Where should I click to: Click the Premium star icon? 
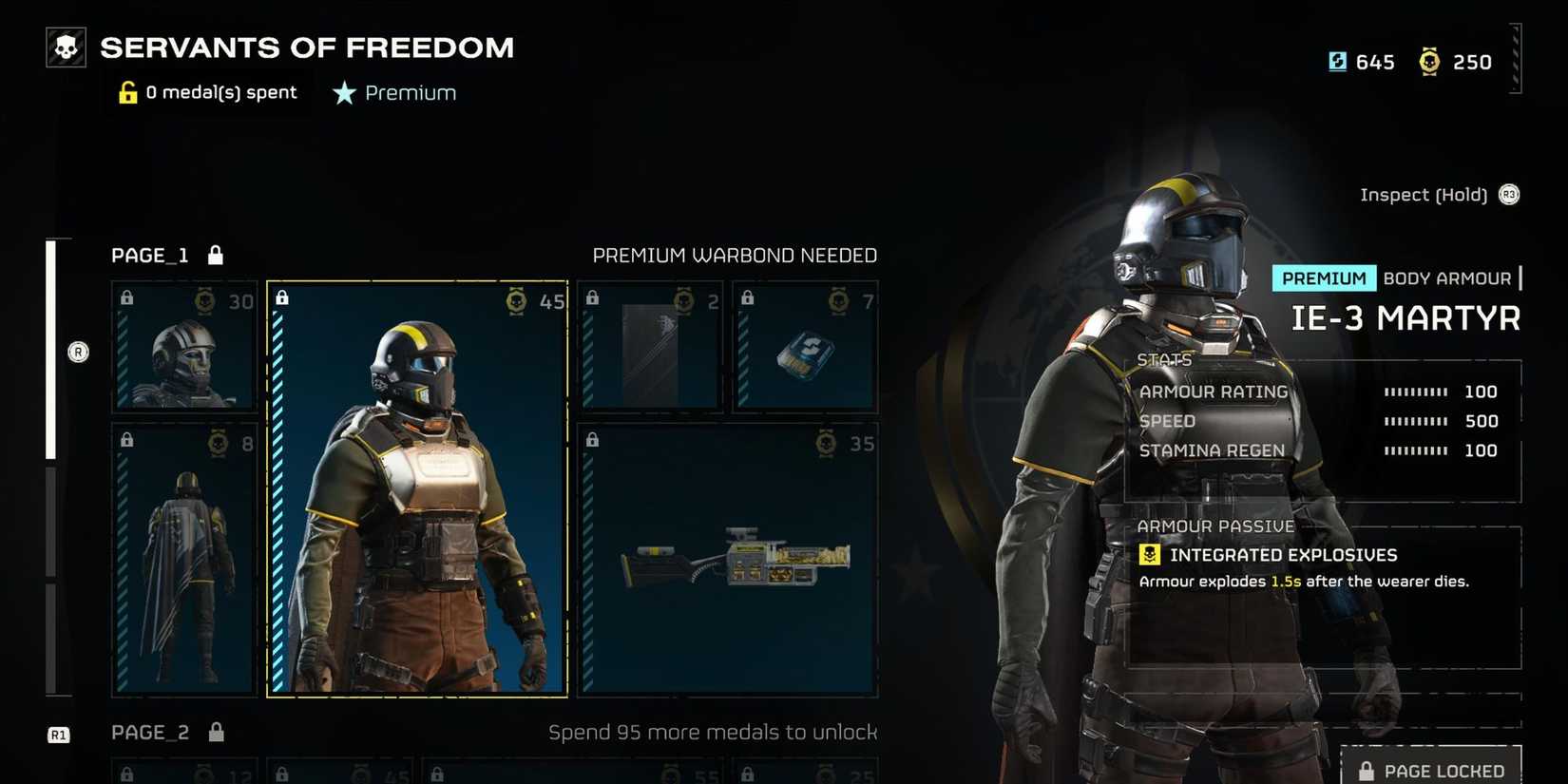(342, 93)
